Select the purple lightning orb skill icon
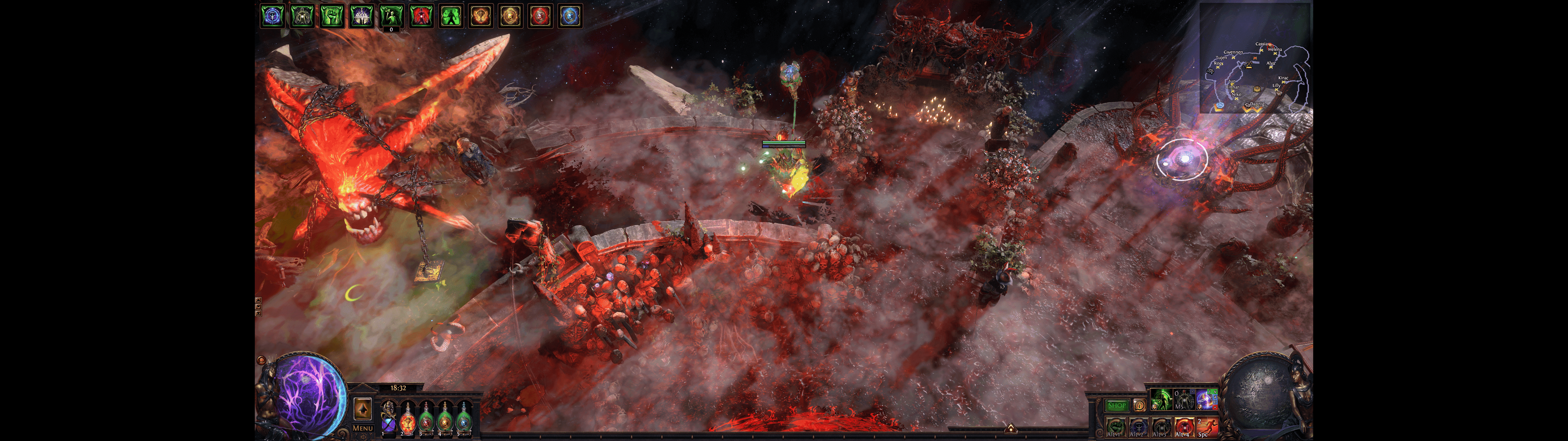This screenshot has width=1568, height=441. [x=1206, y=400]
